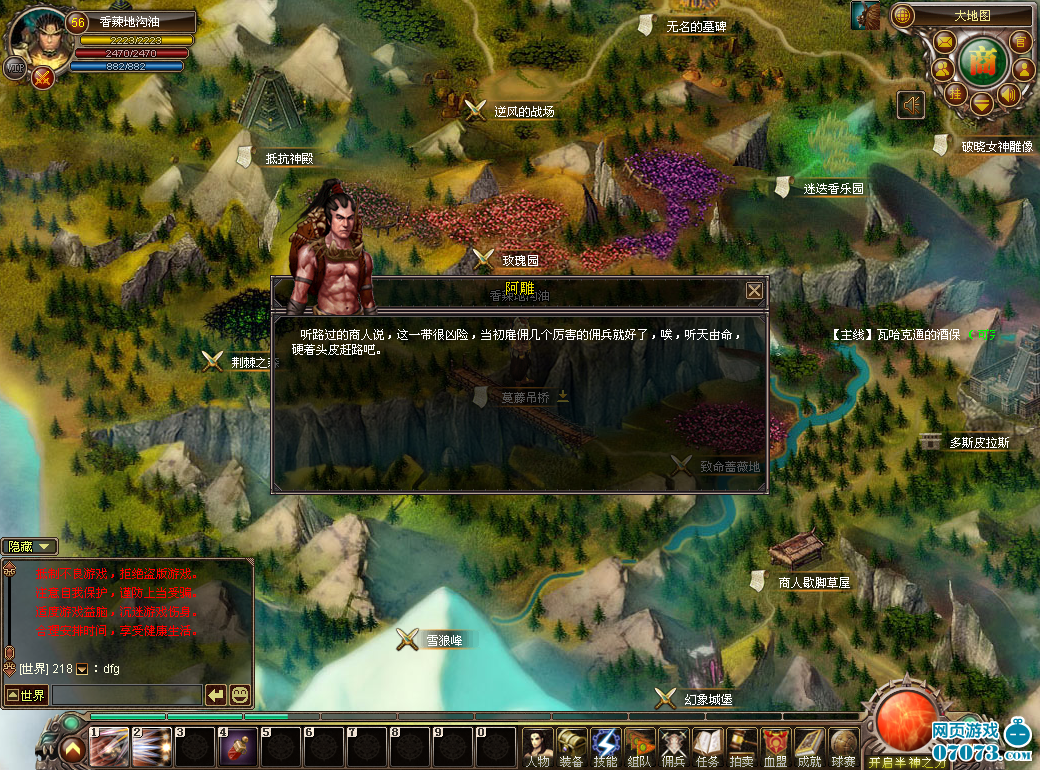Close the 阿雕 dialogue window

754,291
